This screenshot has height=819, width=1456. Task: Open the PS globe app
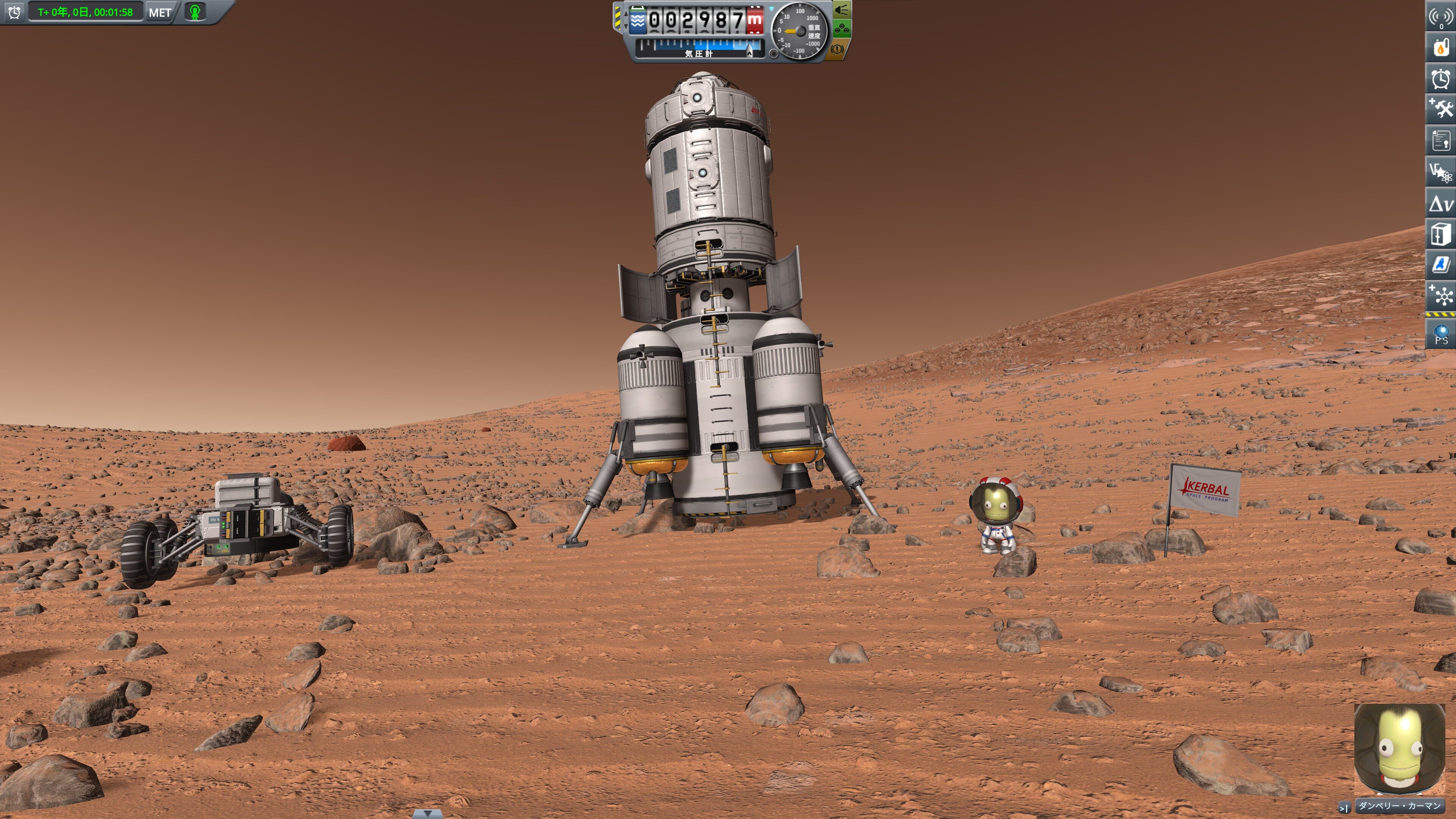1441,334
